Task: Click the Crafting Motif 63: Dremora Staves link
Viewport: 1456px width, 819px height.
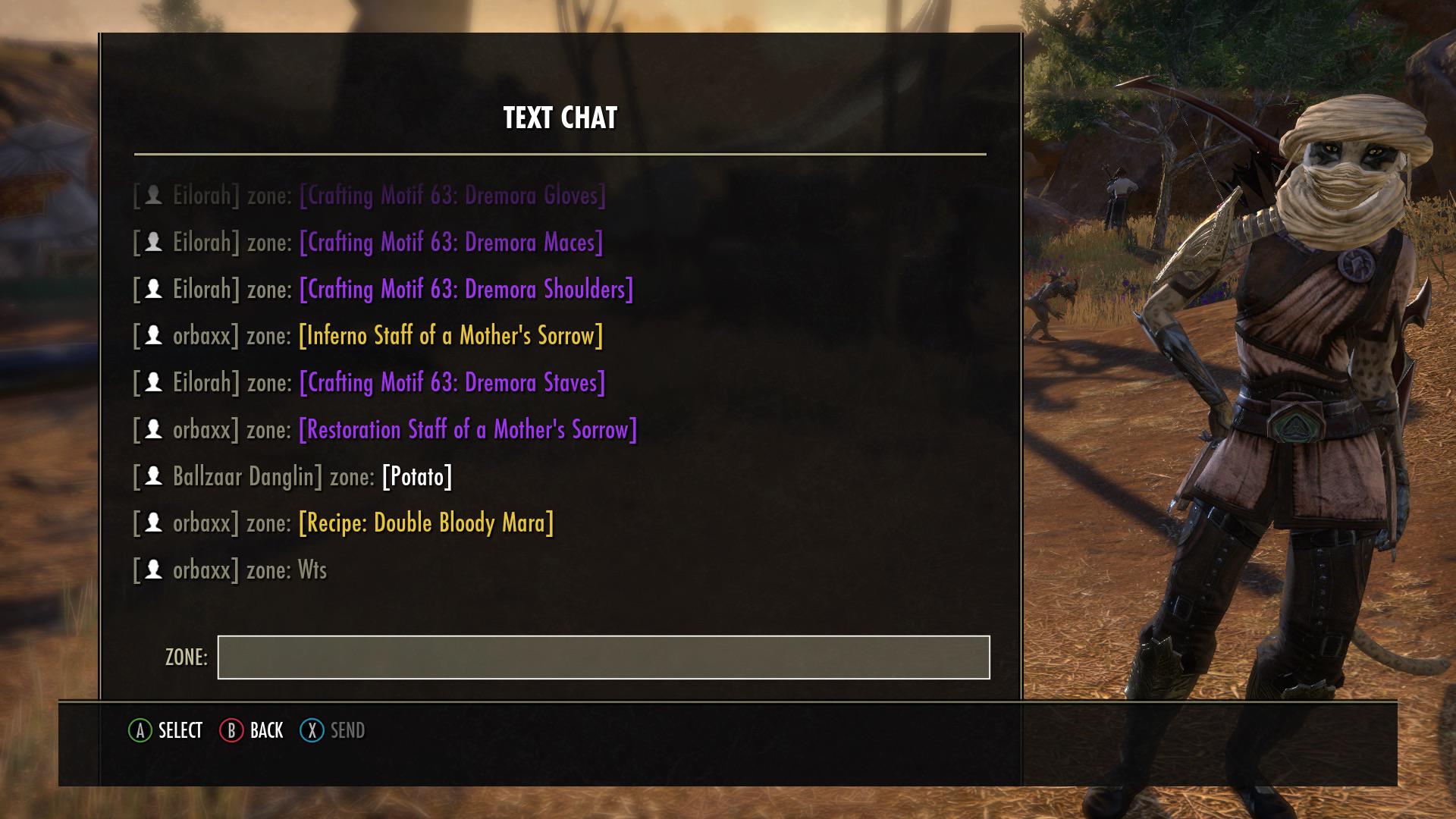Action: tap(452, 383)
